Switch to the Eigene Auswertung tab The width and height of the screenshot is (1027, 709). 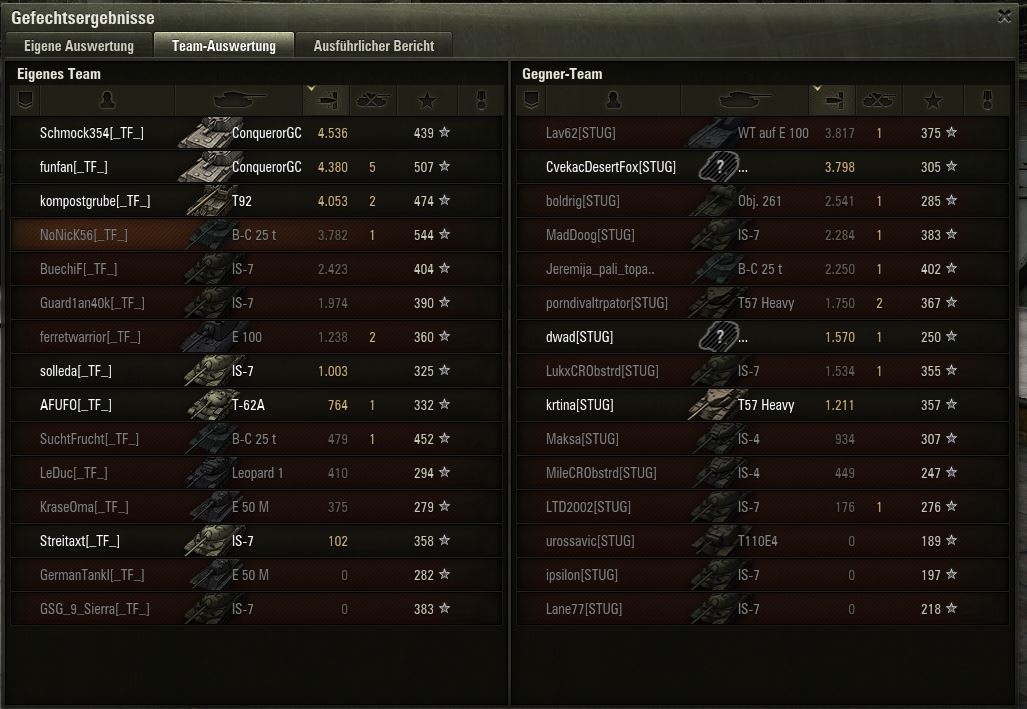(x=78, y=46)
